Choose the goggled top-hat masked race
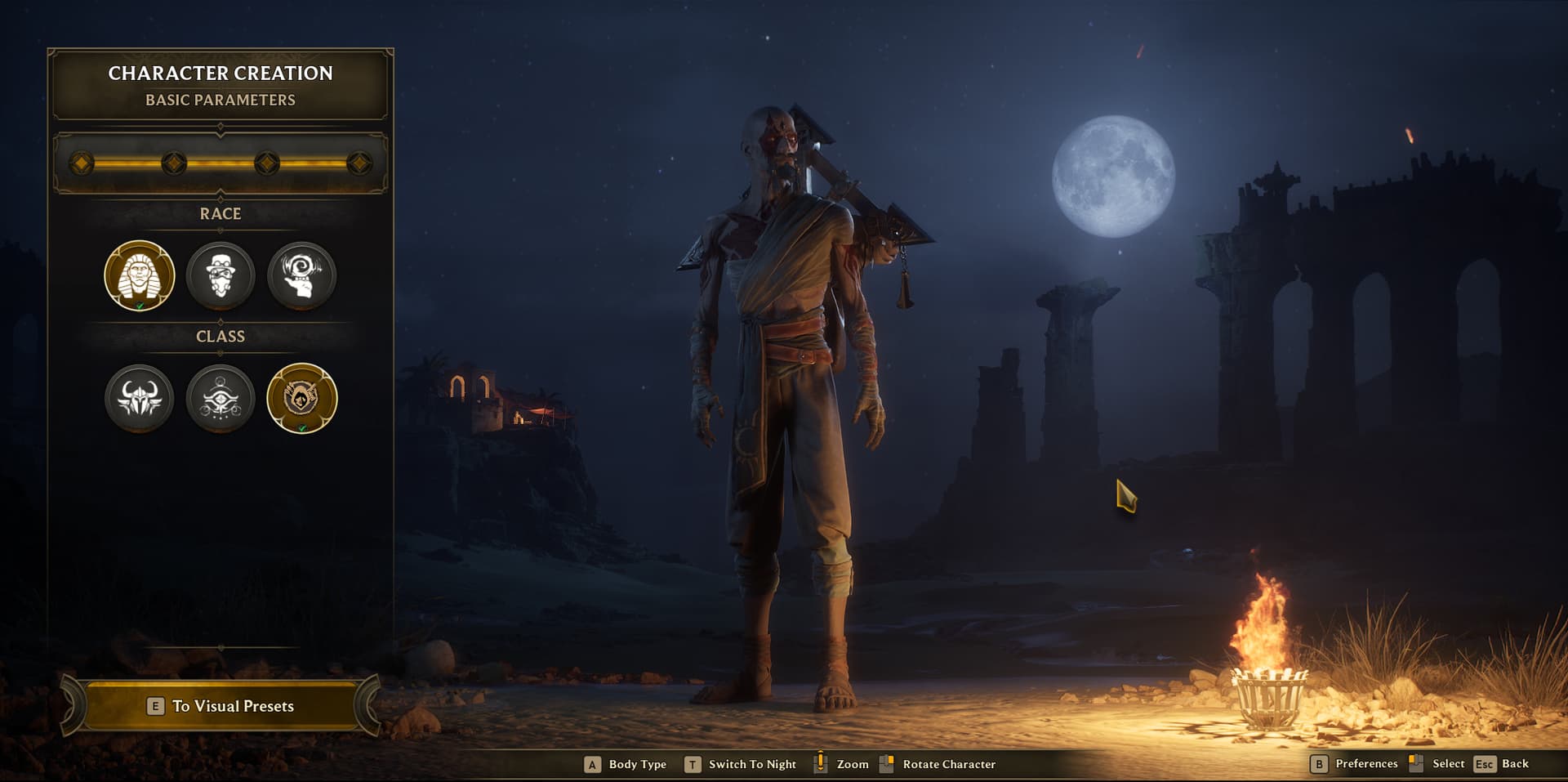The image size is (1568, 782). point(220,275)
